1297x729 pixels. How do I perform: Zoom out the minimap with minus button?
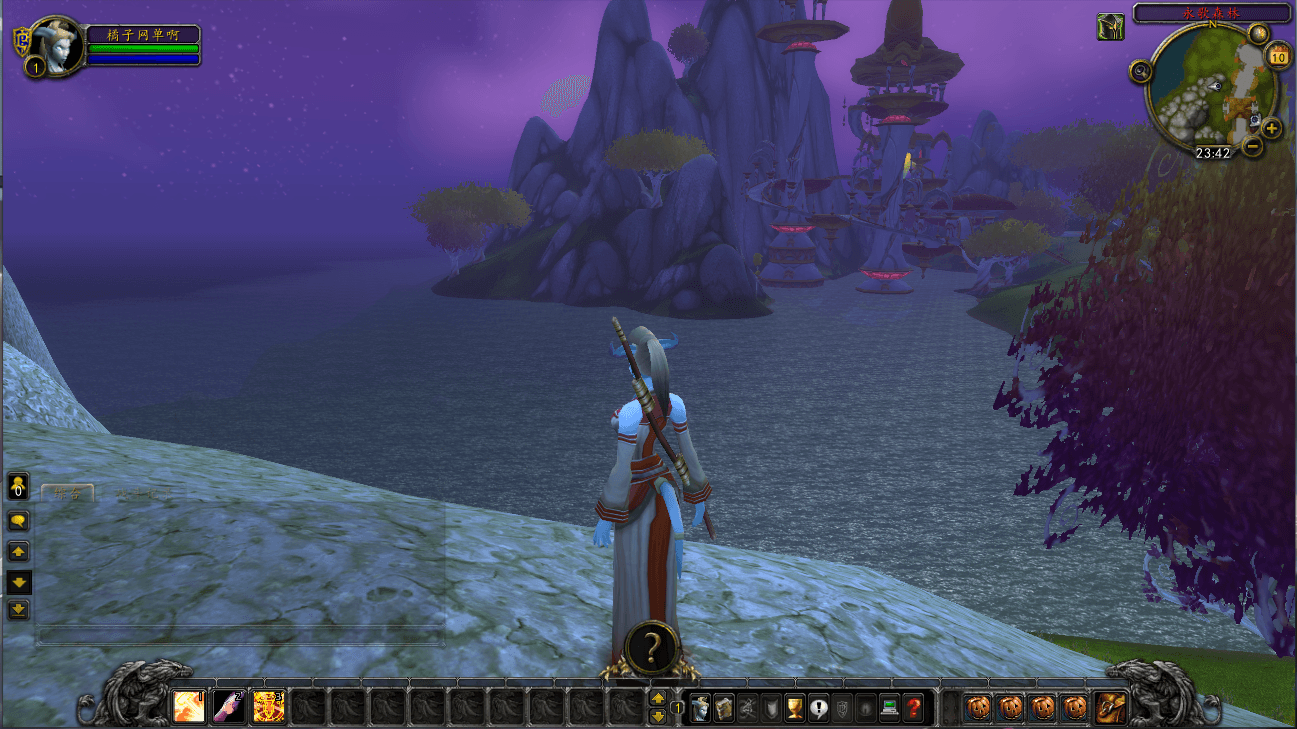pos(1252,146)
